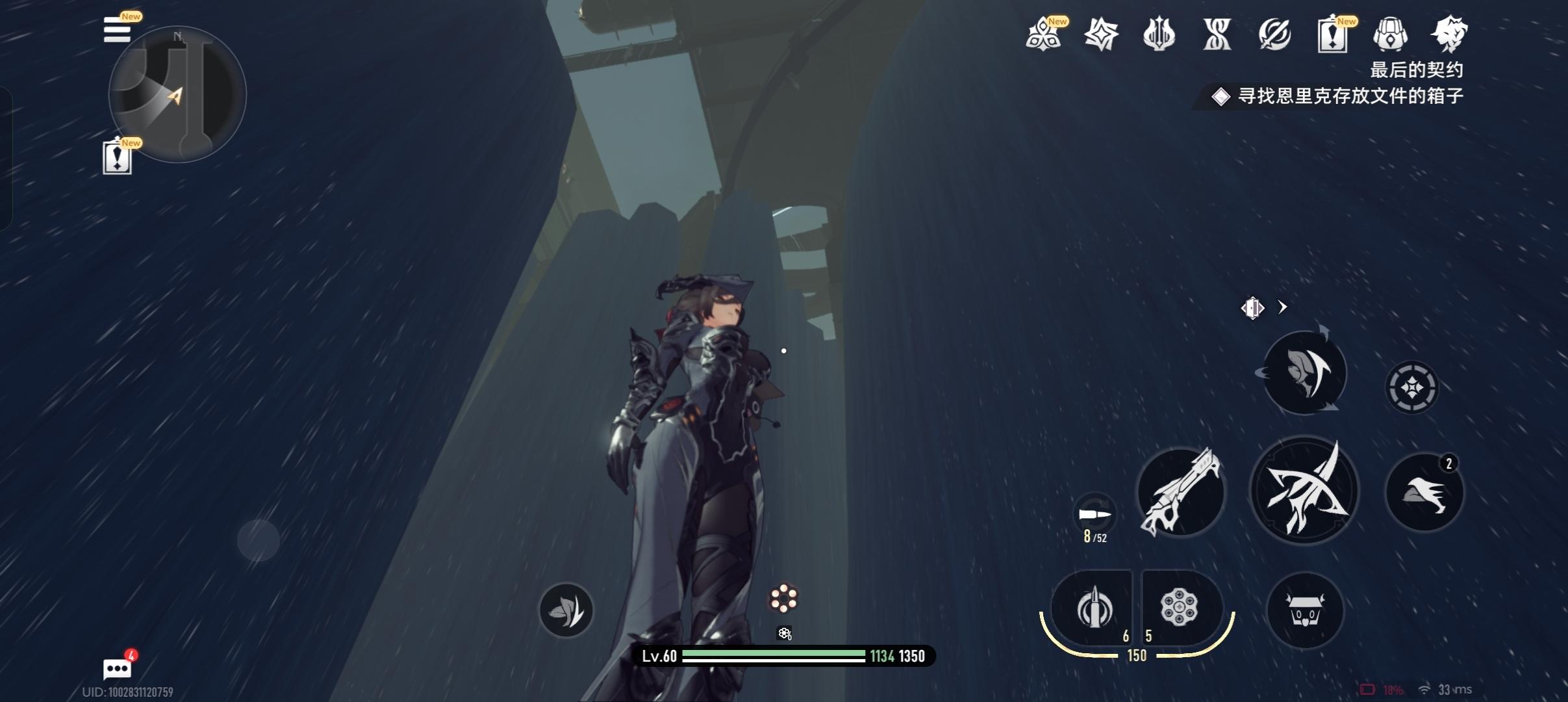Open the character head profile icon
Image resolution: width=1568 pixels, height=702 pixels.
point(1448,34)
